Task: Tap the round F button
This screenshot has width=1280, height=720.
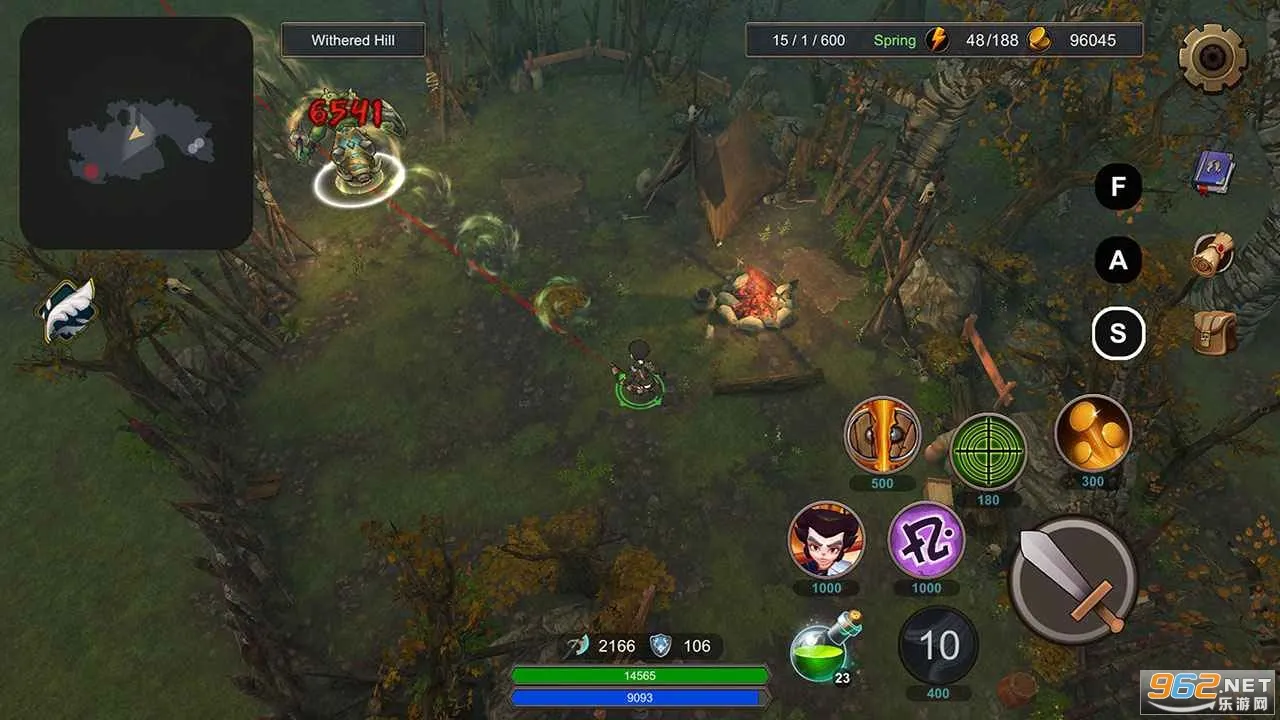Action: (x=1118, y=187)
